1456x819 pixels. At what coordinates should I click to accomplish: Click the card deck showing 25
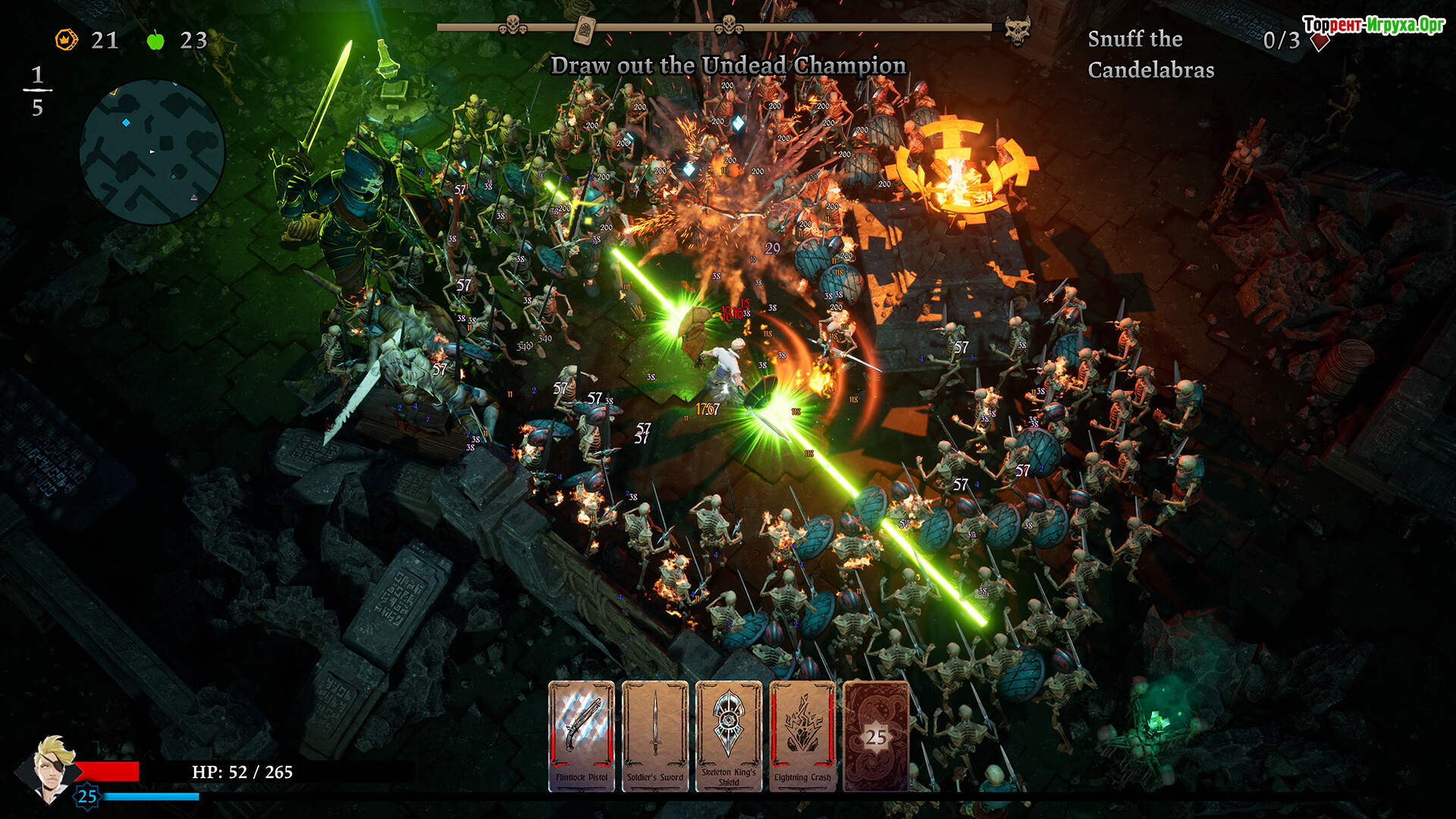click(876, 736)
